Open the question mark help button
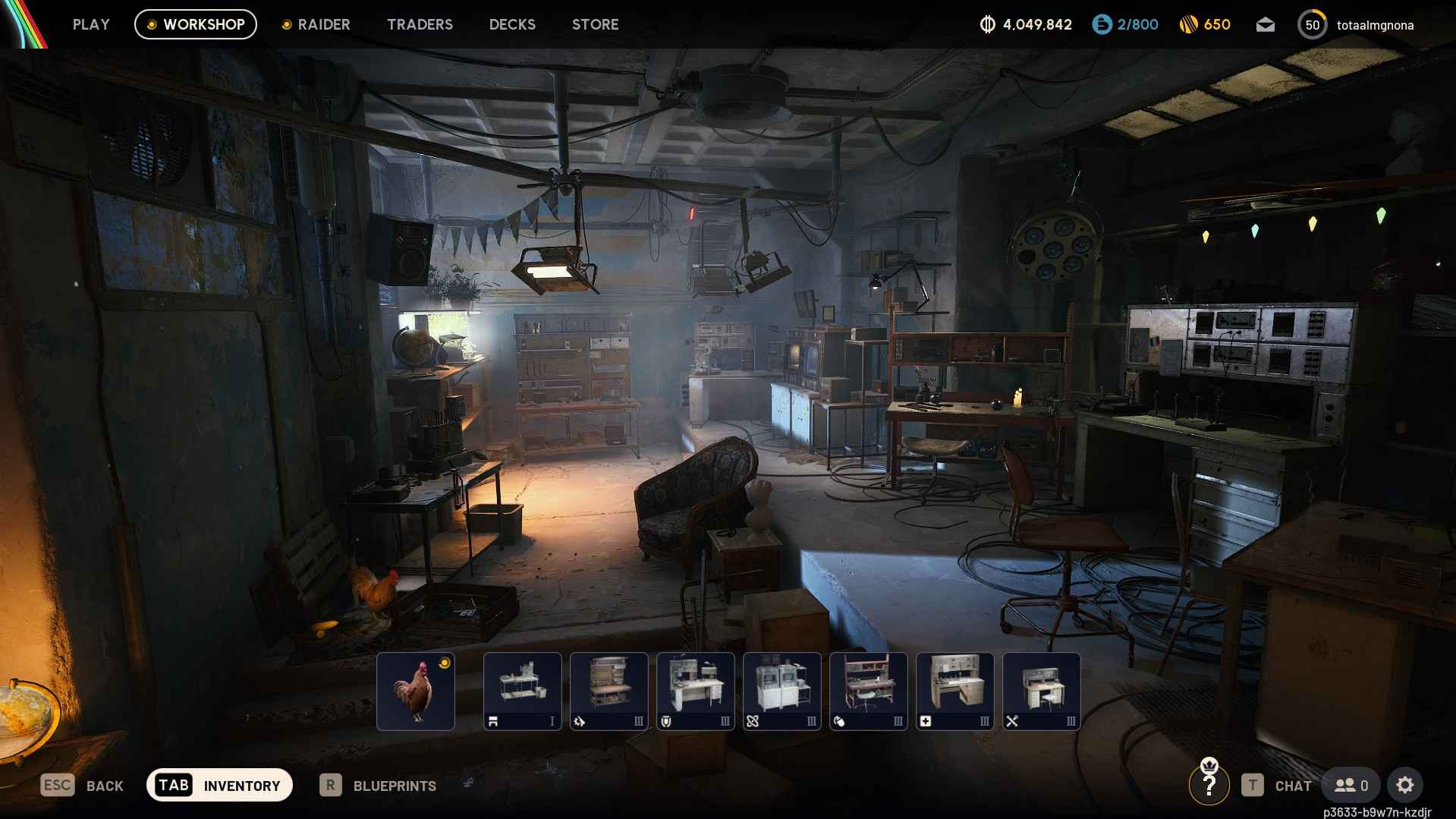Viewport: 1456px width, 819px height. pyautogui.click(x=1209, y=785)
